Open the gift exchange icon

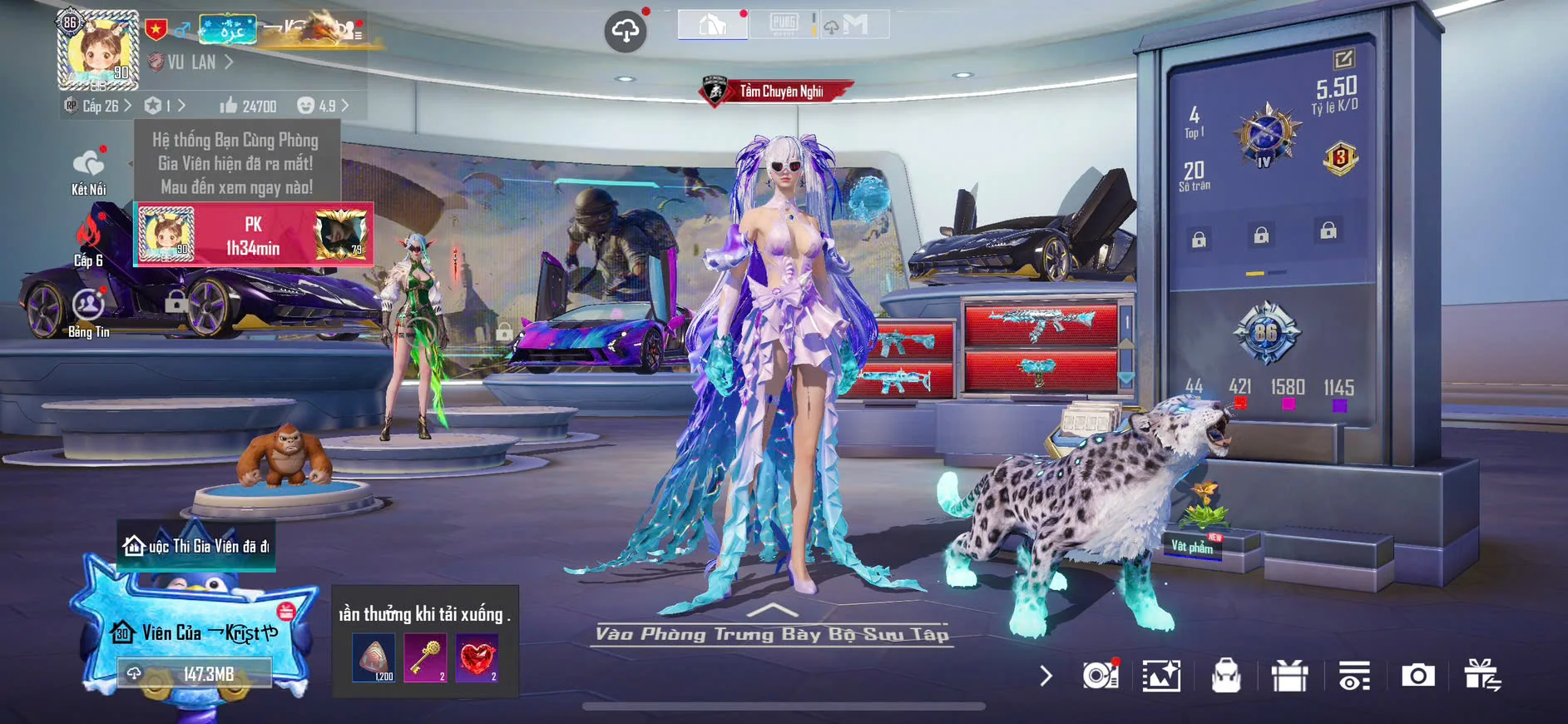[1481, 676]
